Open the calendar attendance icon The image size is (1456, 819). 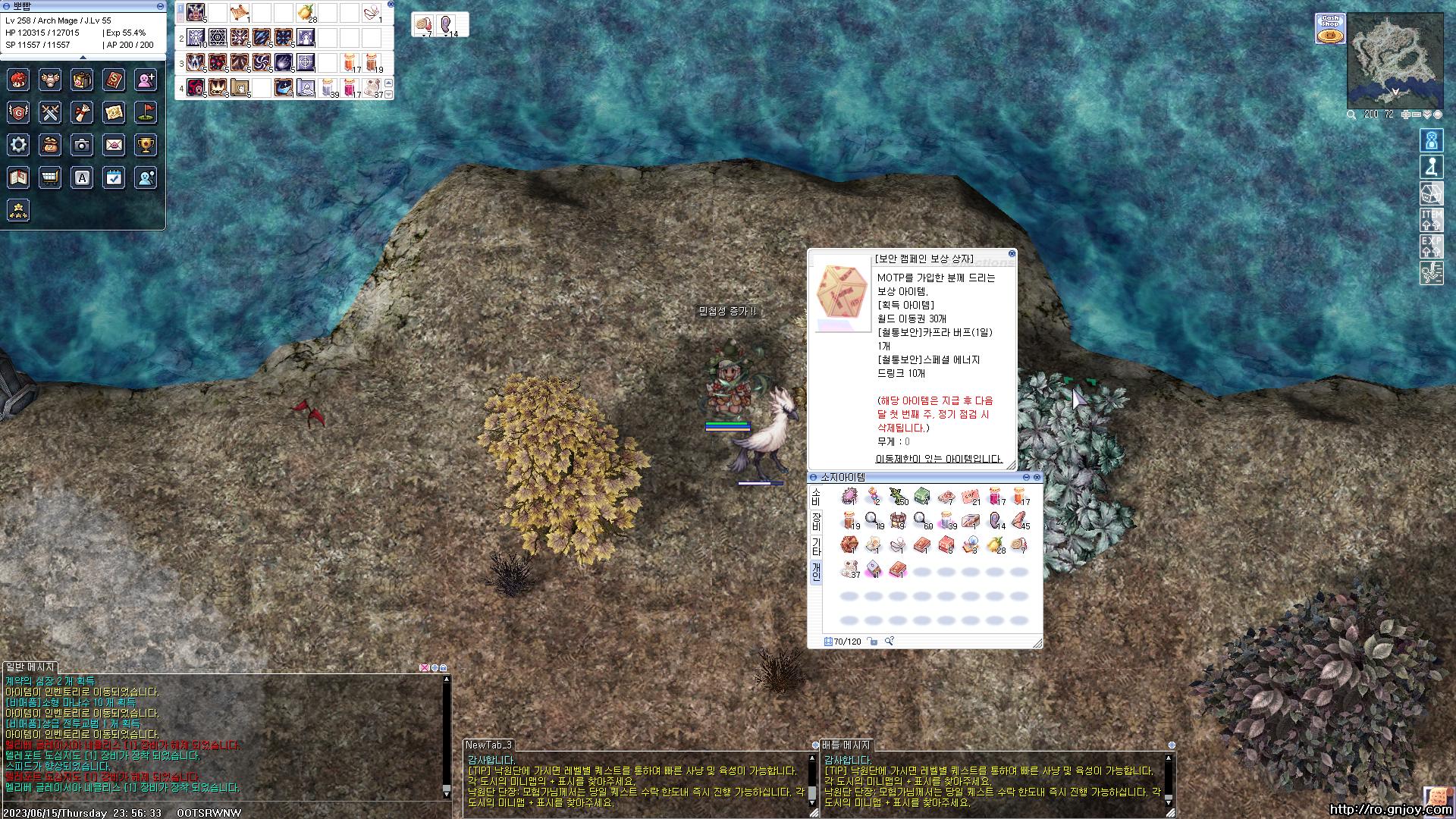(114, 177)
